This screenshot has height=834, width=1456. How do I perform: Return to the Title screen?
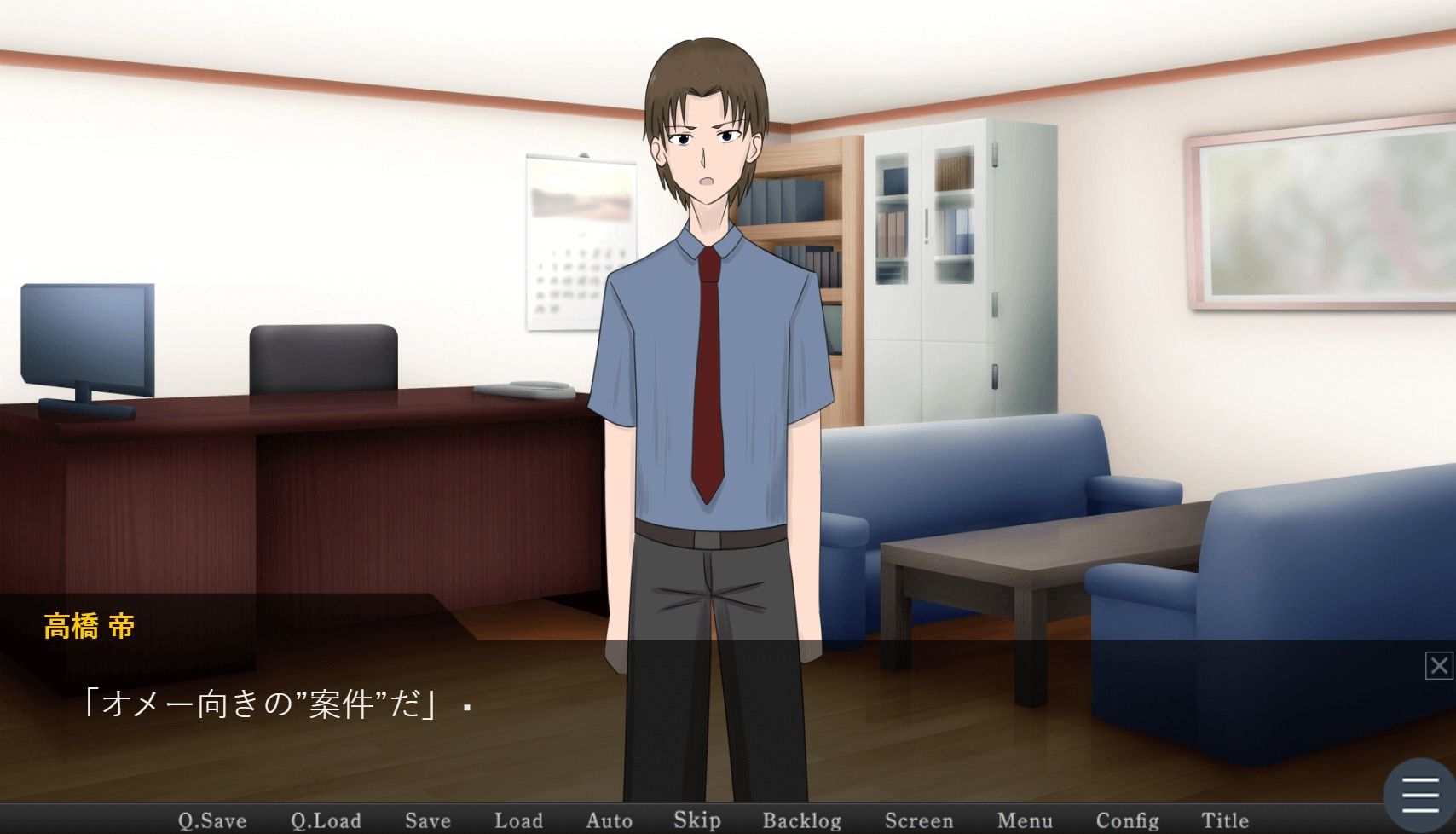pos(1225,820)
